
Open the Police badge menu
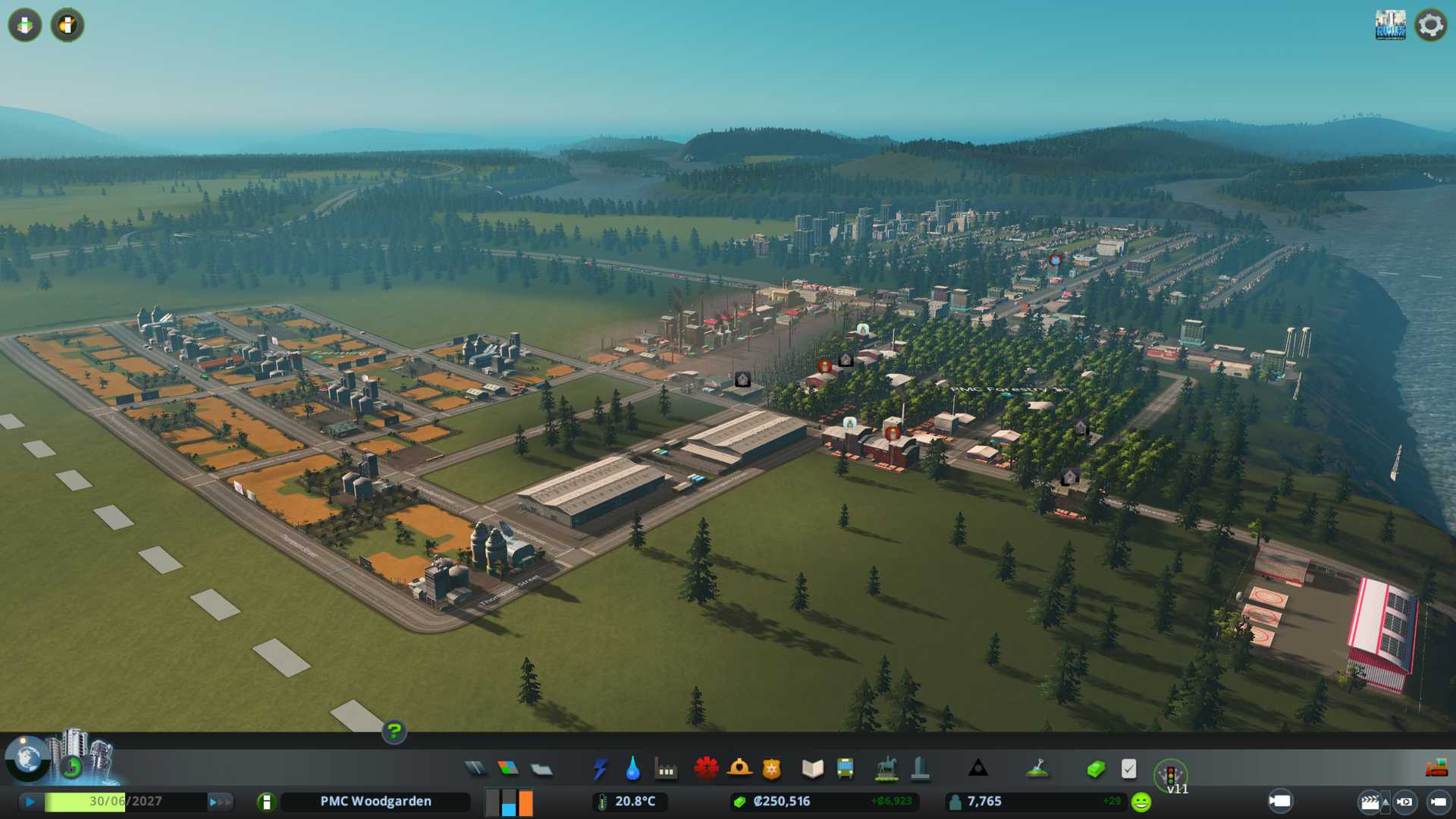click(772, 769)
